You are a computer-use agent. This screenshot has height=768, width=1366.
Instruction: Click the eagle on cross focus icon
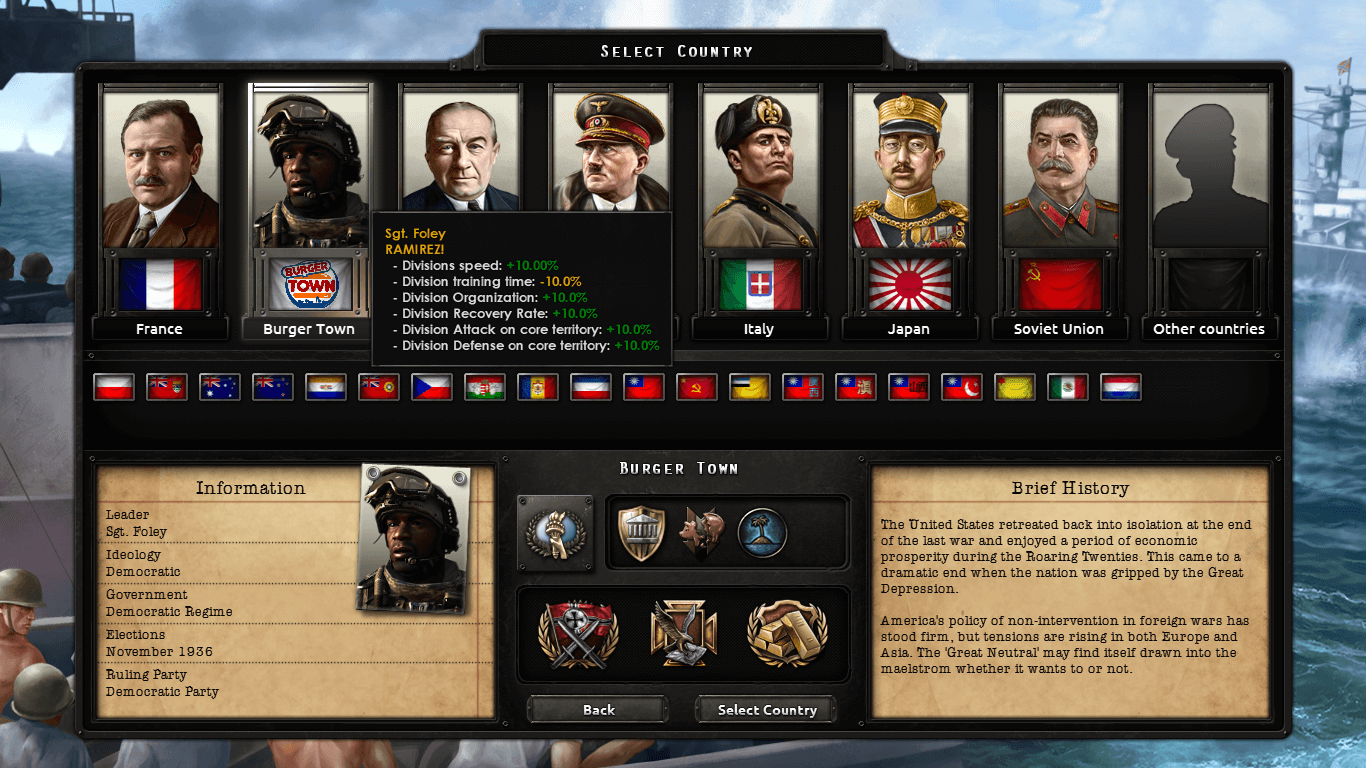683,634
